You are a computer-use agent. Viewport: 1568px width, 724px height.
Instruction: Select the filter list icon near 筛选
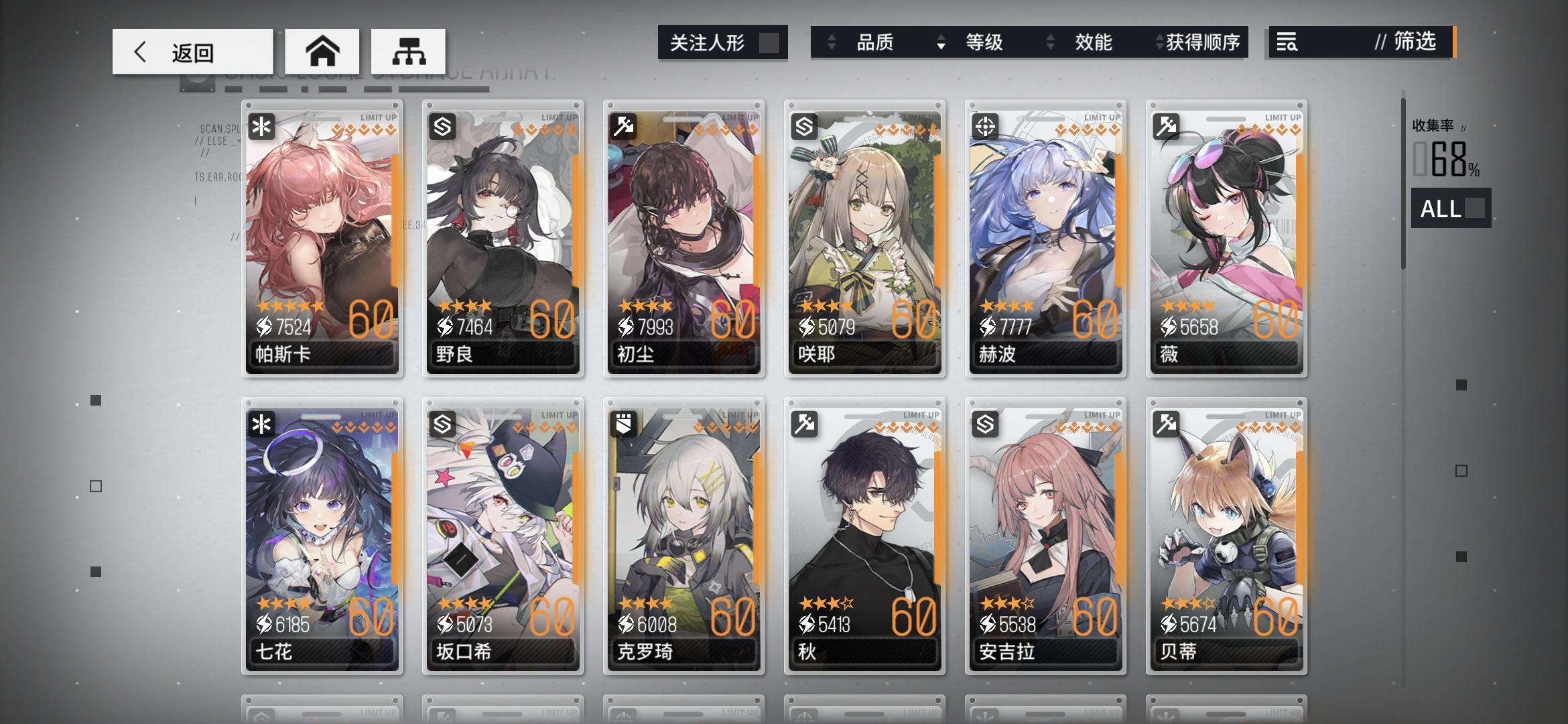1287,43
